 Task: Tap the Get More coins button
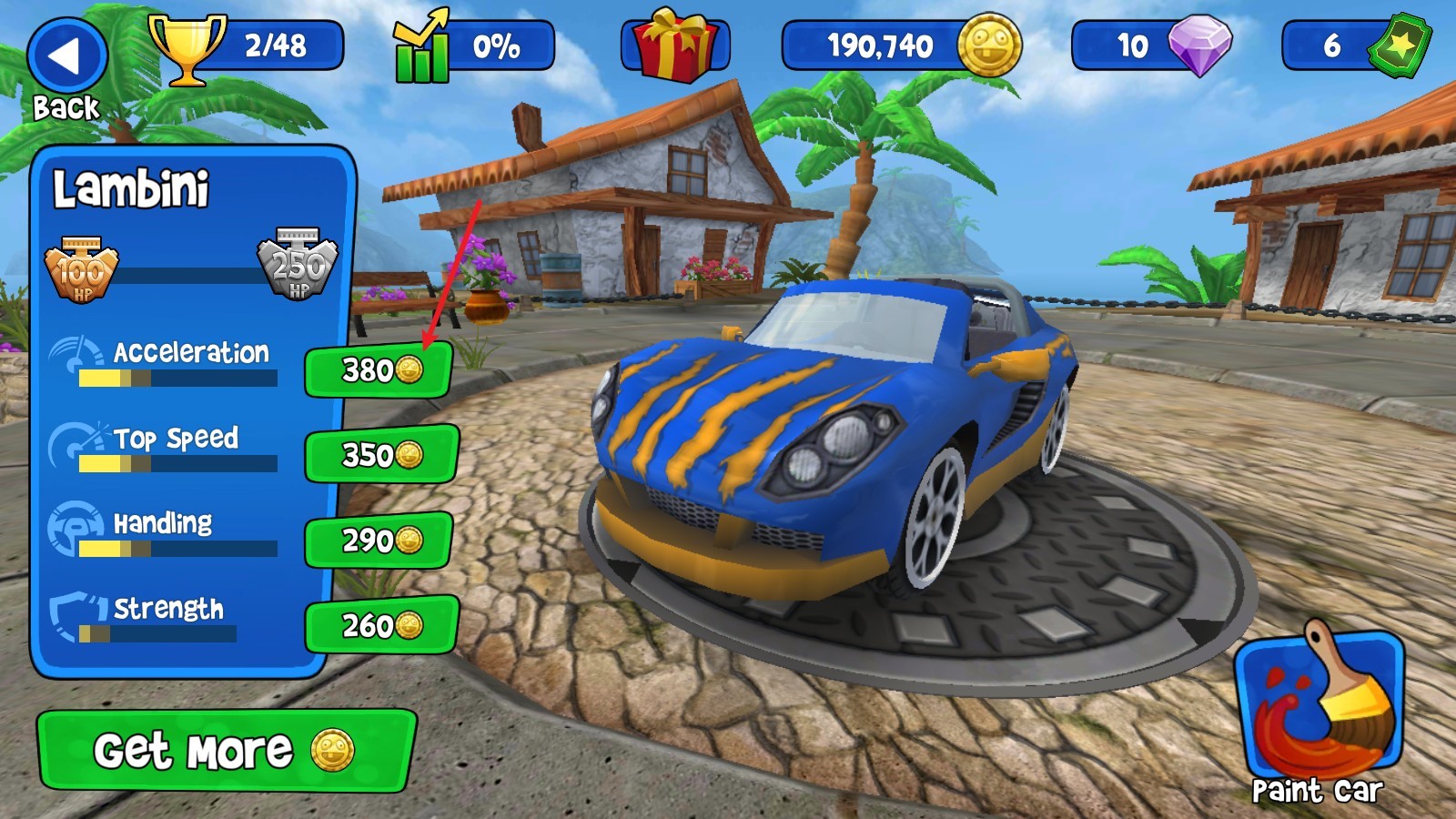pos(226,751)
